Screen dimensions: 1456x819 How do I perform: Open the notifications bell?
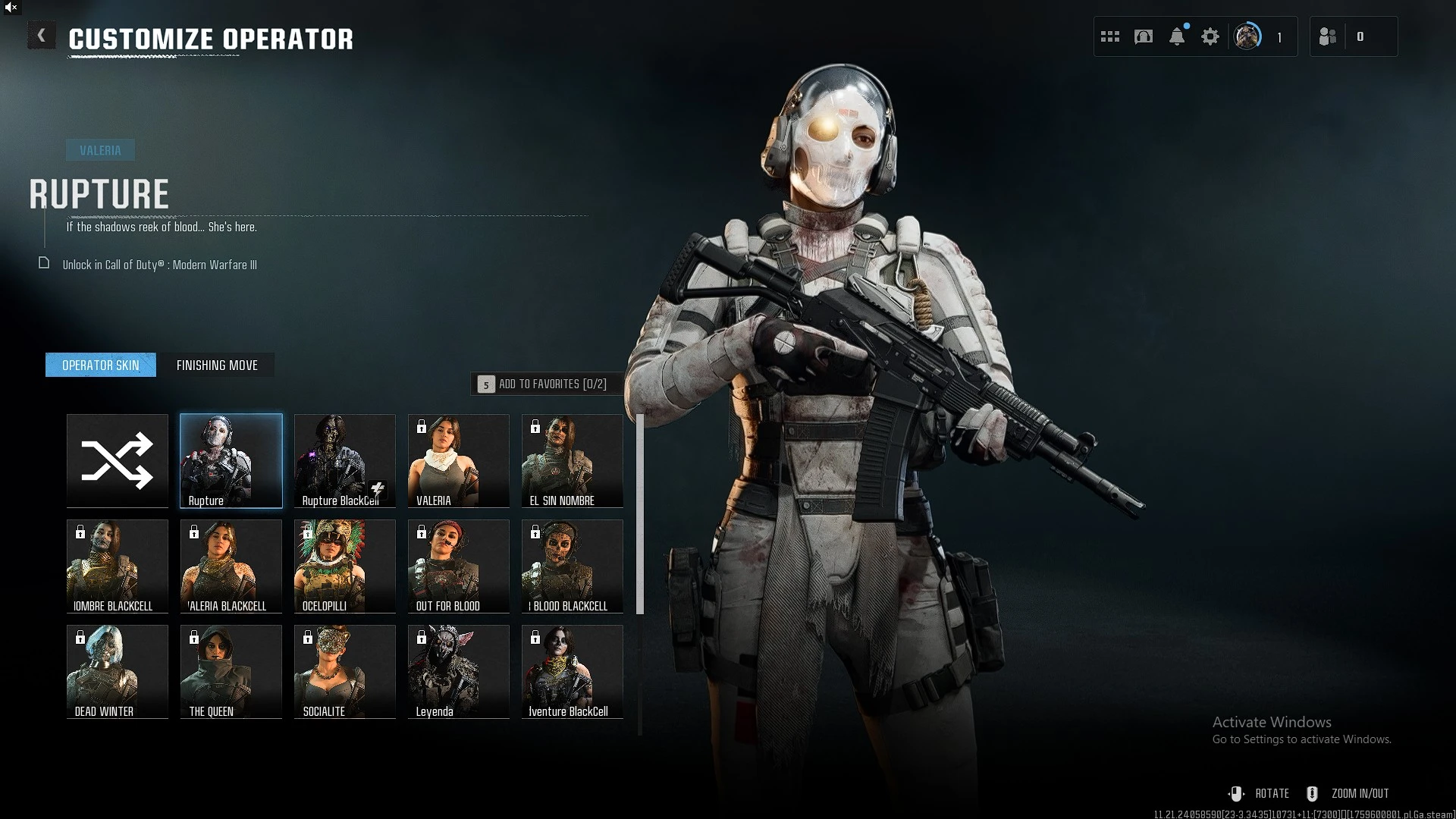click(x=1177, y=36)
